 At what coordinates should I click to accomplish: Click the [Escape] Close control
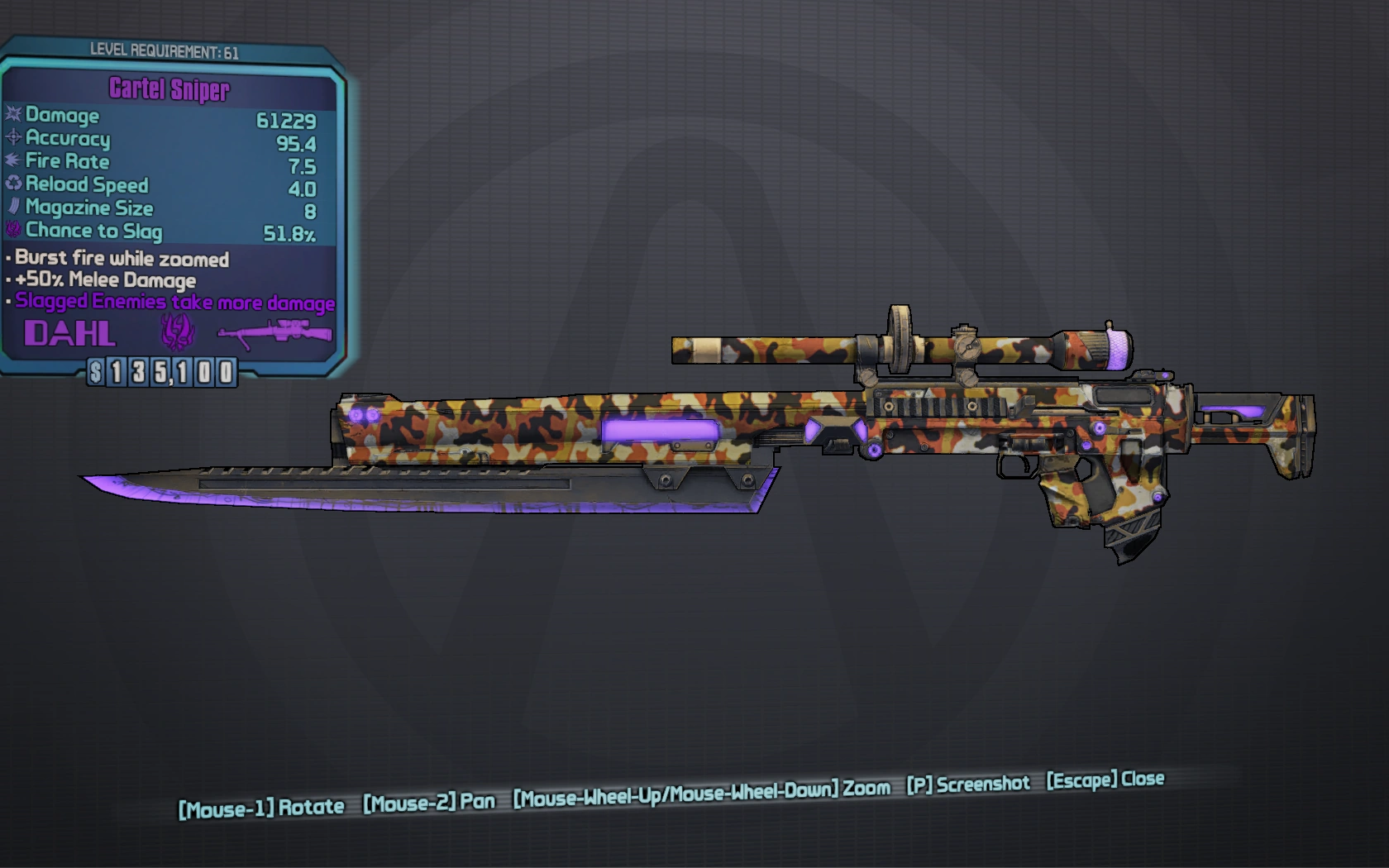tap(1103, 779)
